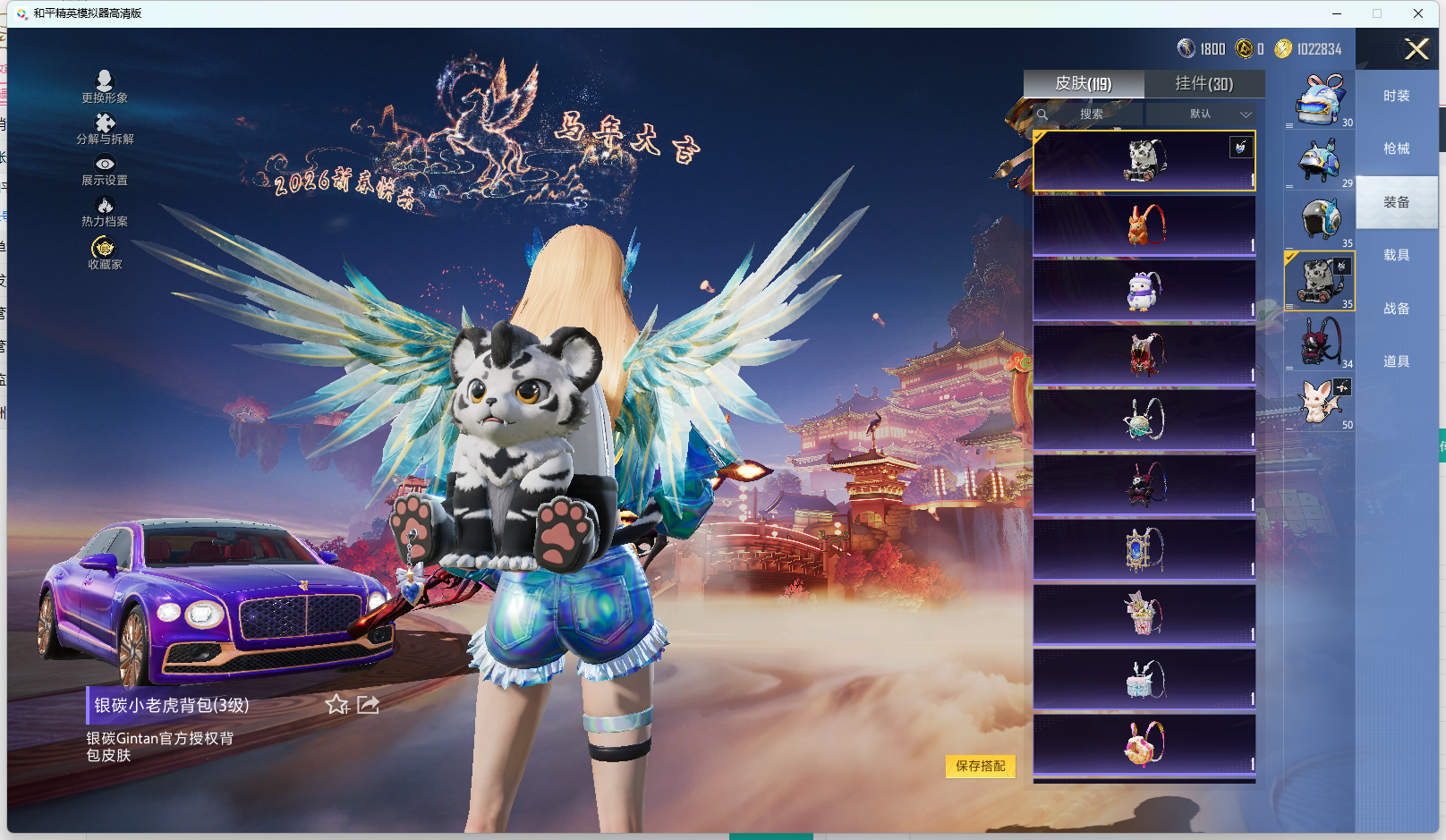Select the 战备 combat gear category

1396,309
